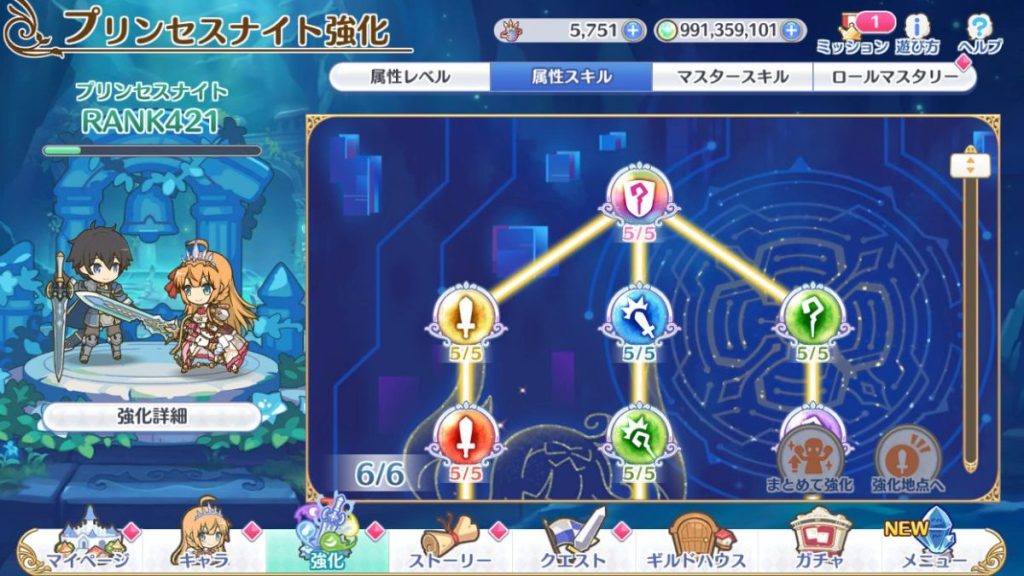Click the 強化地点へ button
The image size is (1024, 576).
pos(907,461)
